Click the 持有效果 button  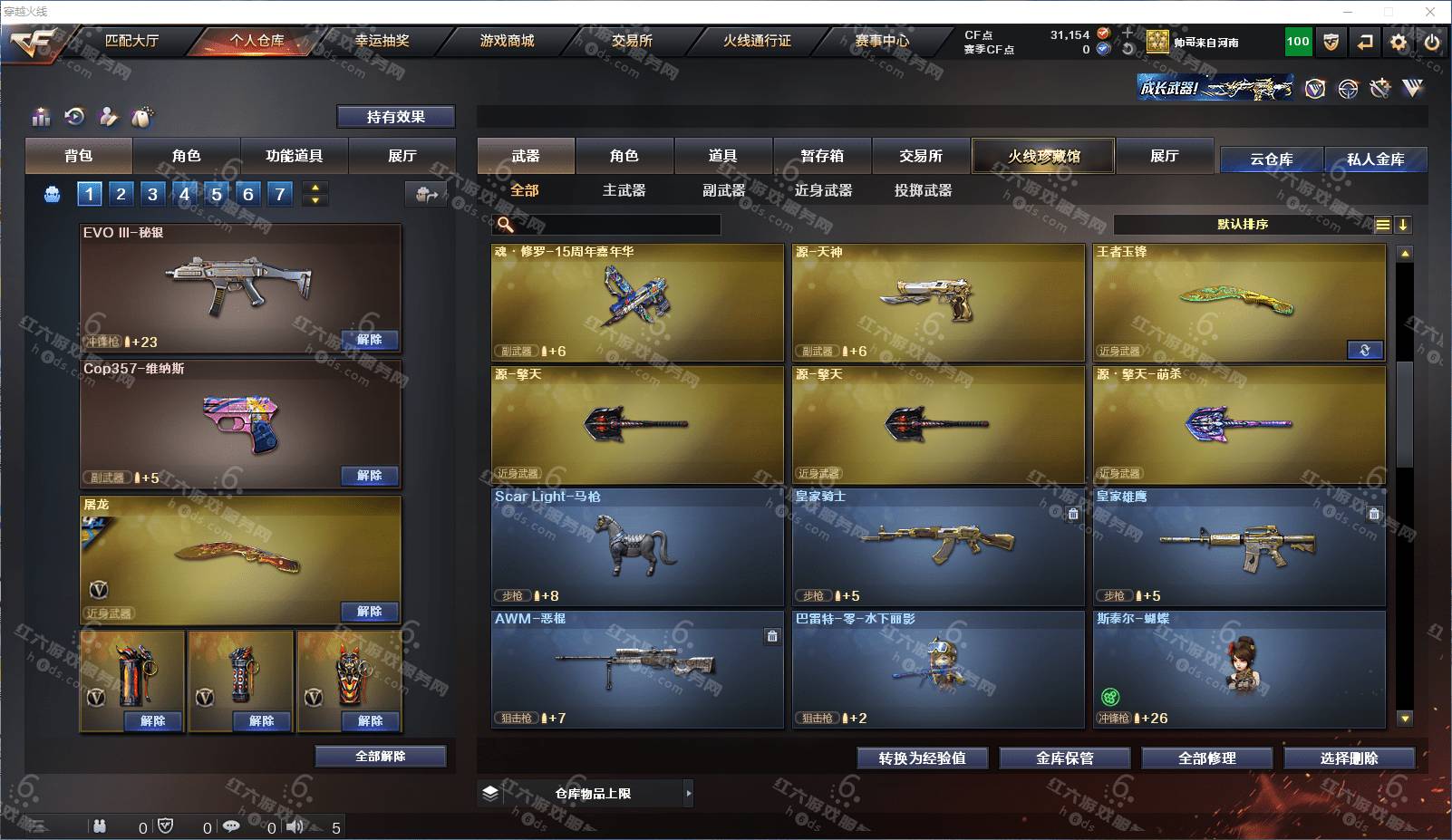(395, 117)
